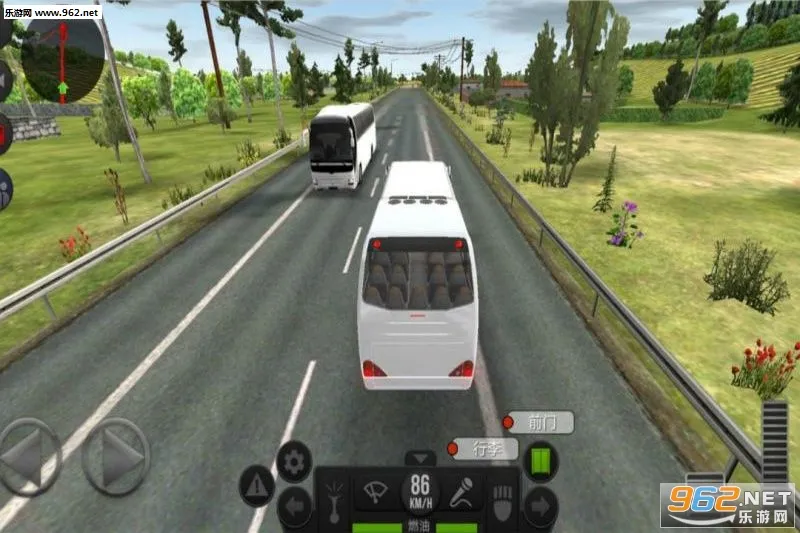Viewport: 800px width, 533px height.
Task: Open the gear settings button
Action: click(294, 461)
